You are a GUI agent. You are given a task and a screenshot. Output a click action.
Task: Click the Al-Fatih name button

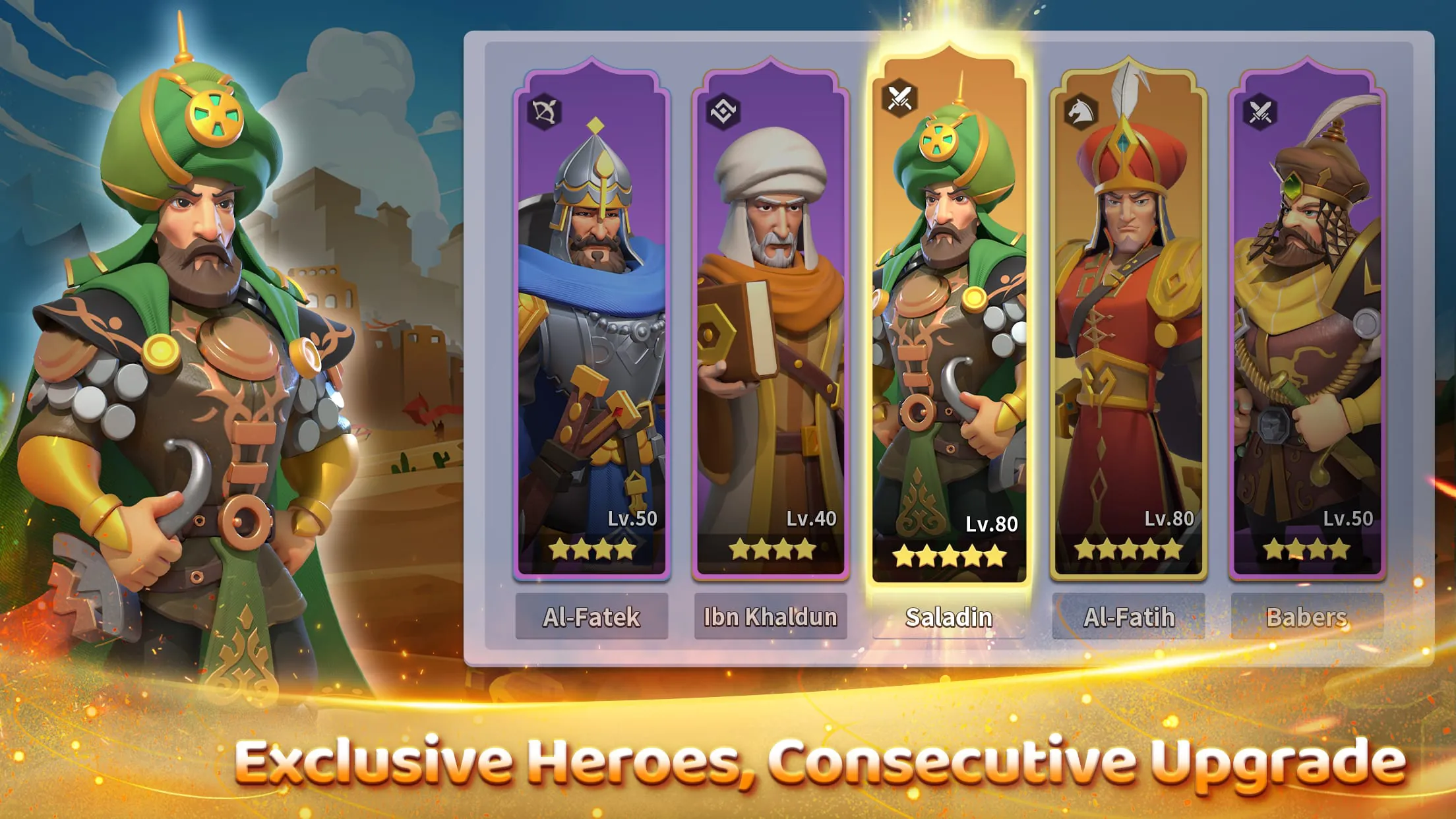(x=1129, y=617)
